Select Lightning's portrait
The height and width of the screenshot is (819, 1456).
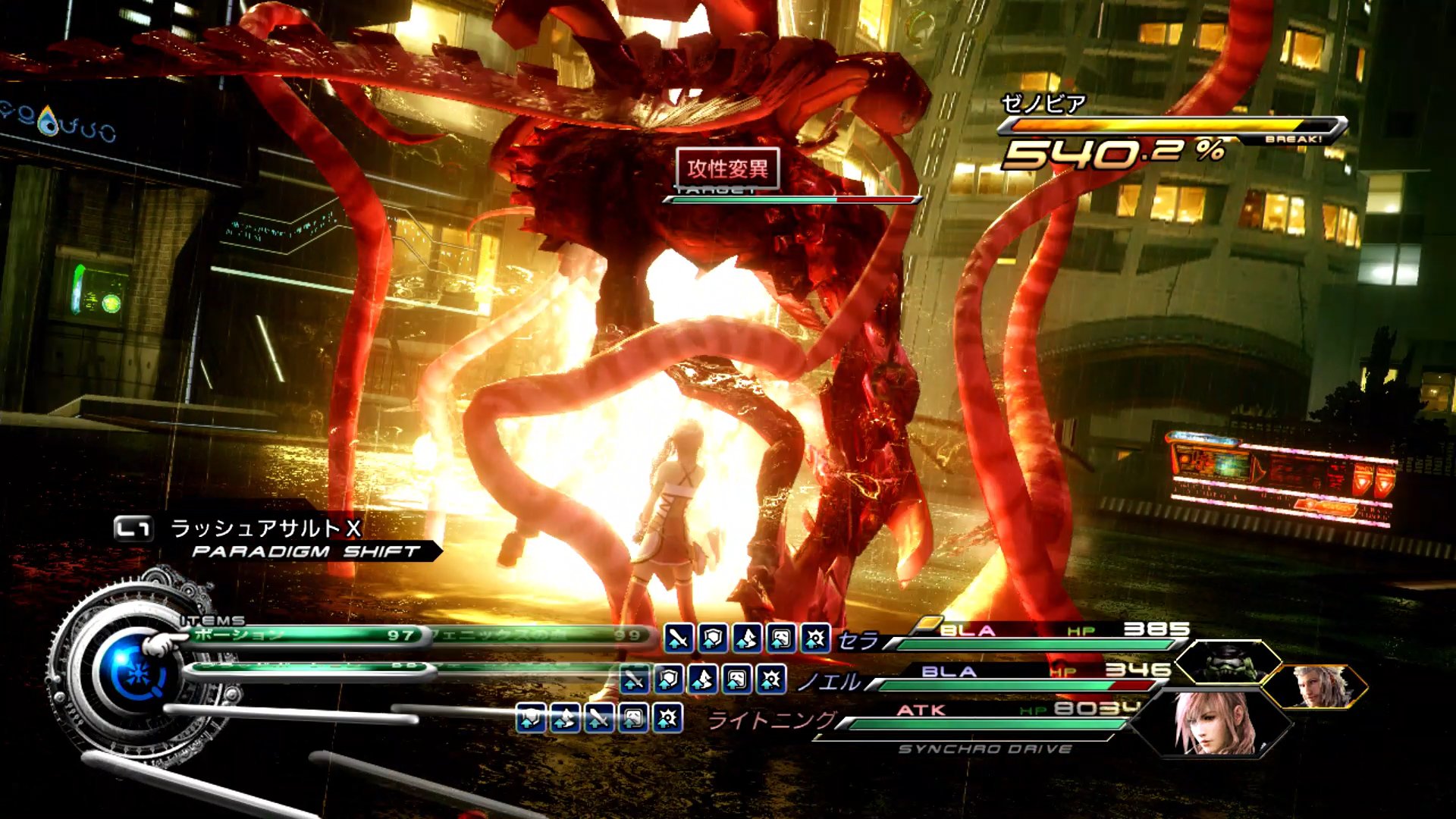point(1213,723)
